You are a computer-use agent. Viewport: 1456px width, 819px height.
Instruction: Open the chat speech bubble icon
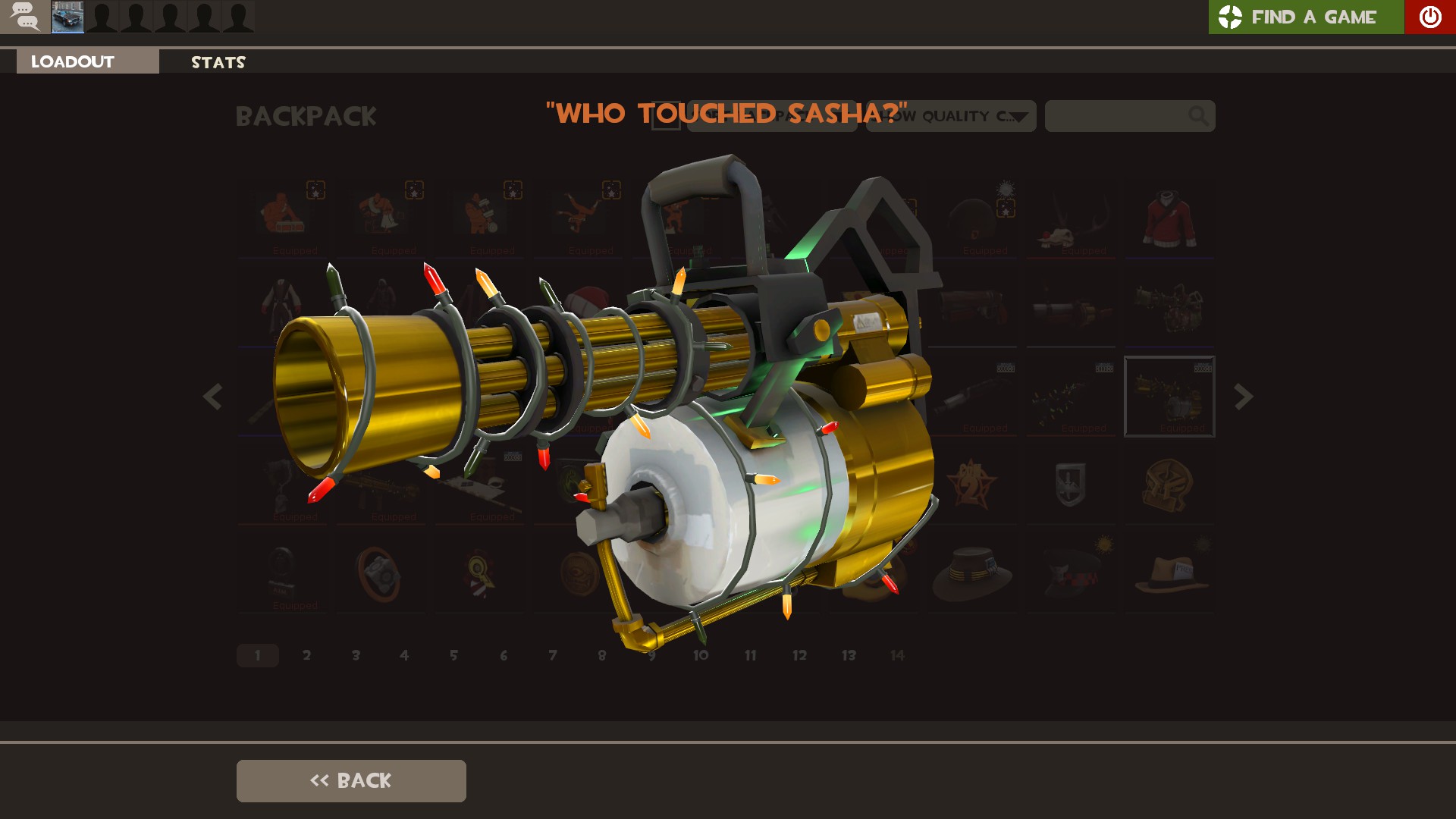click(x=25, y=16)
